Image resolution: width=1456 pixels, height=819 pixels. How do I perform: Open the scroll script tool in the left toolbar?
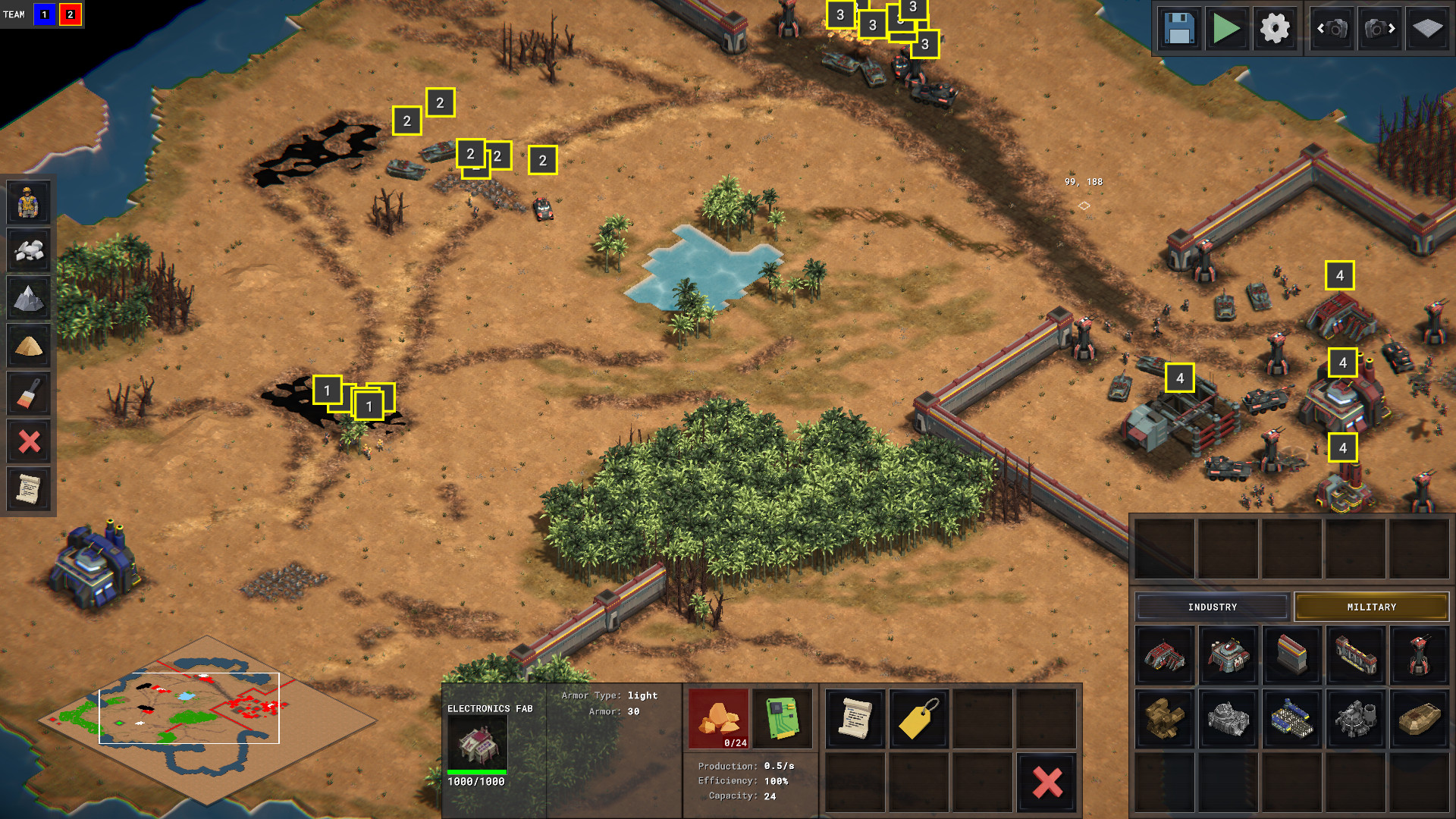point(29,489)
